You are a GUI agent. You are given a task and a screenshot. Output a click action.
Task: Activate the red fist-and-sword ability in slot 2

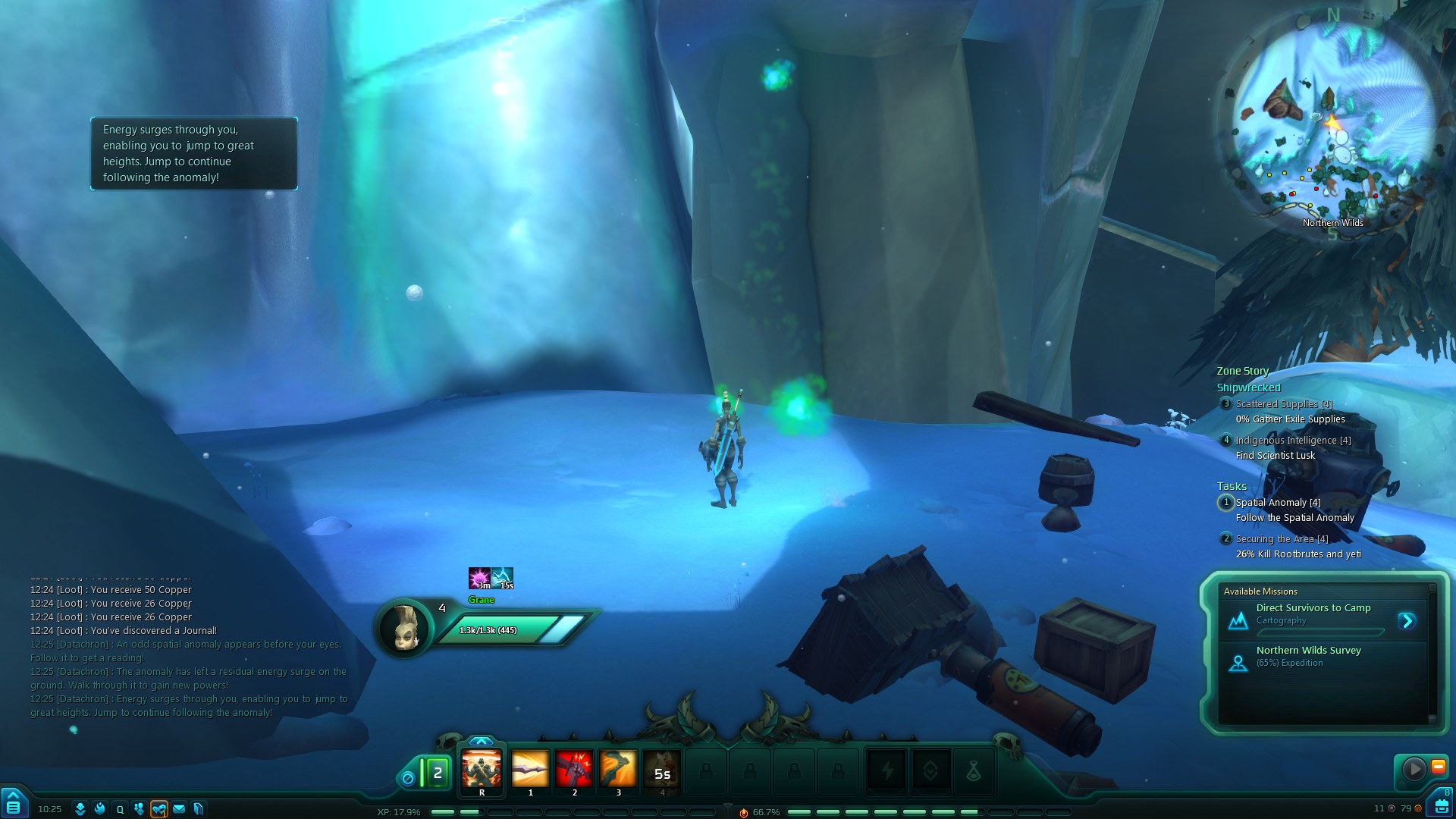(574, 769)
